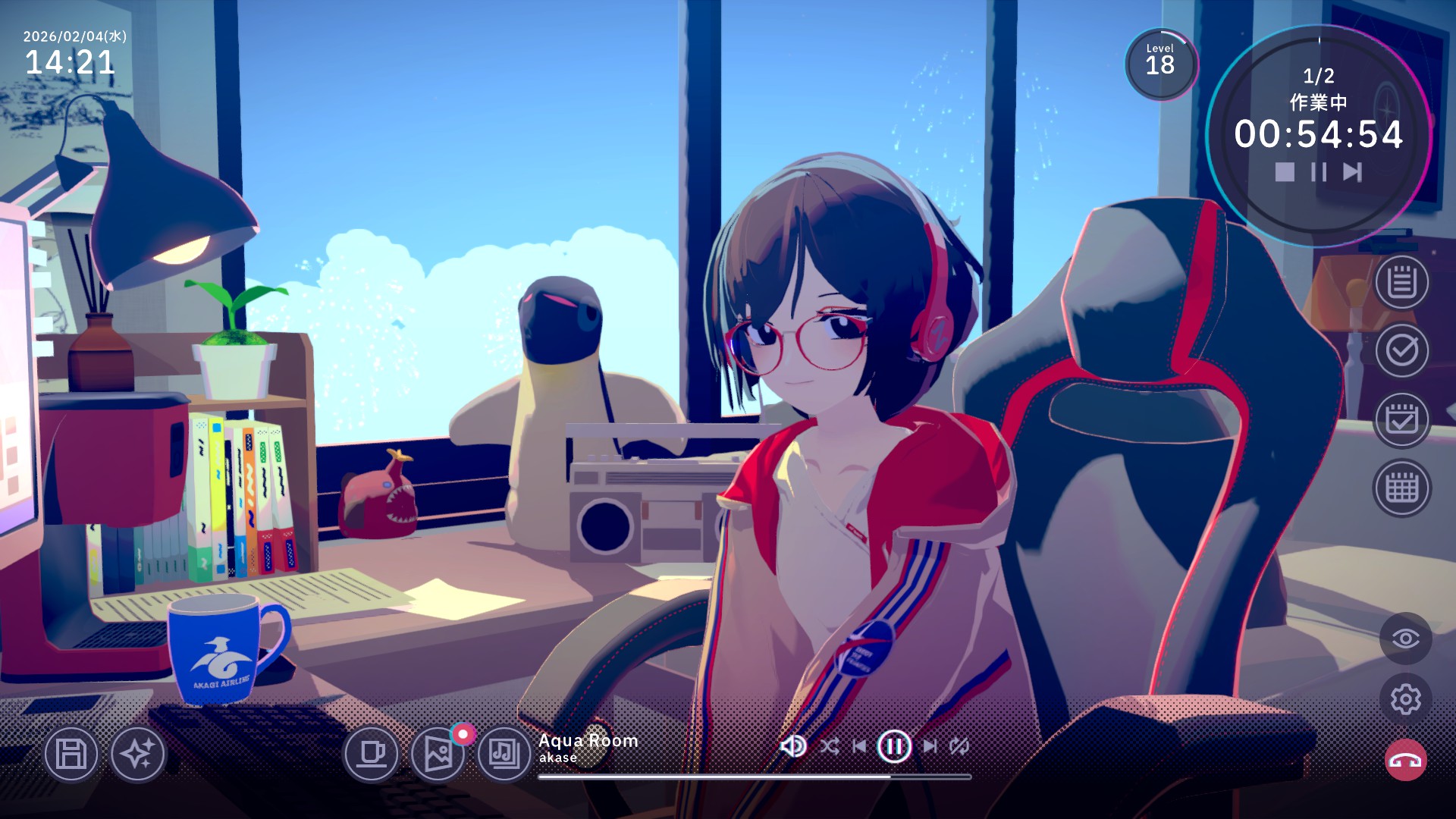Enable shuffle playback
The width and height of the screenshot is (1456, 819).
830,745
